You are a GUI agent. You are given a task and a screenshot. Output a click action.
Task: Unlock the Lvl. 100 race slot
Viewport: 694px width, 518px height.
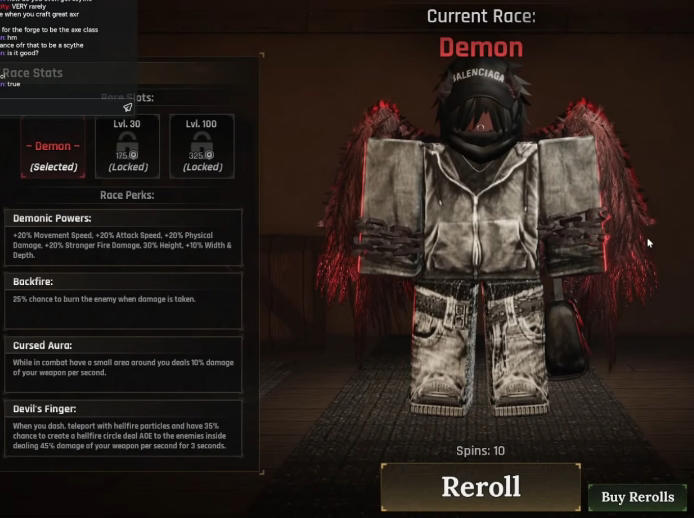(x=202, y=146)
